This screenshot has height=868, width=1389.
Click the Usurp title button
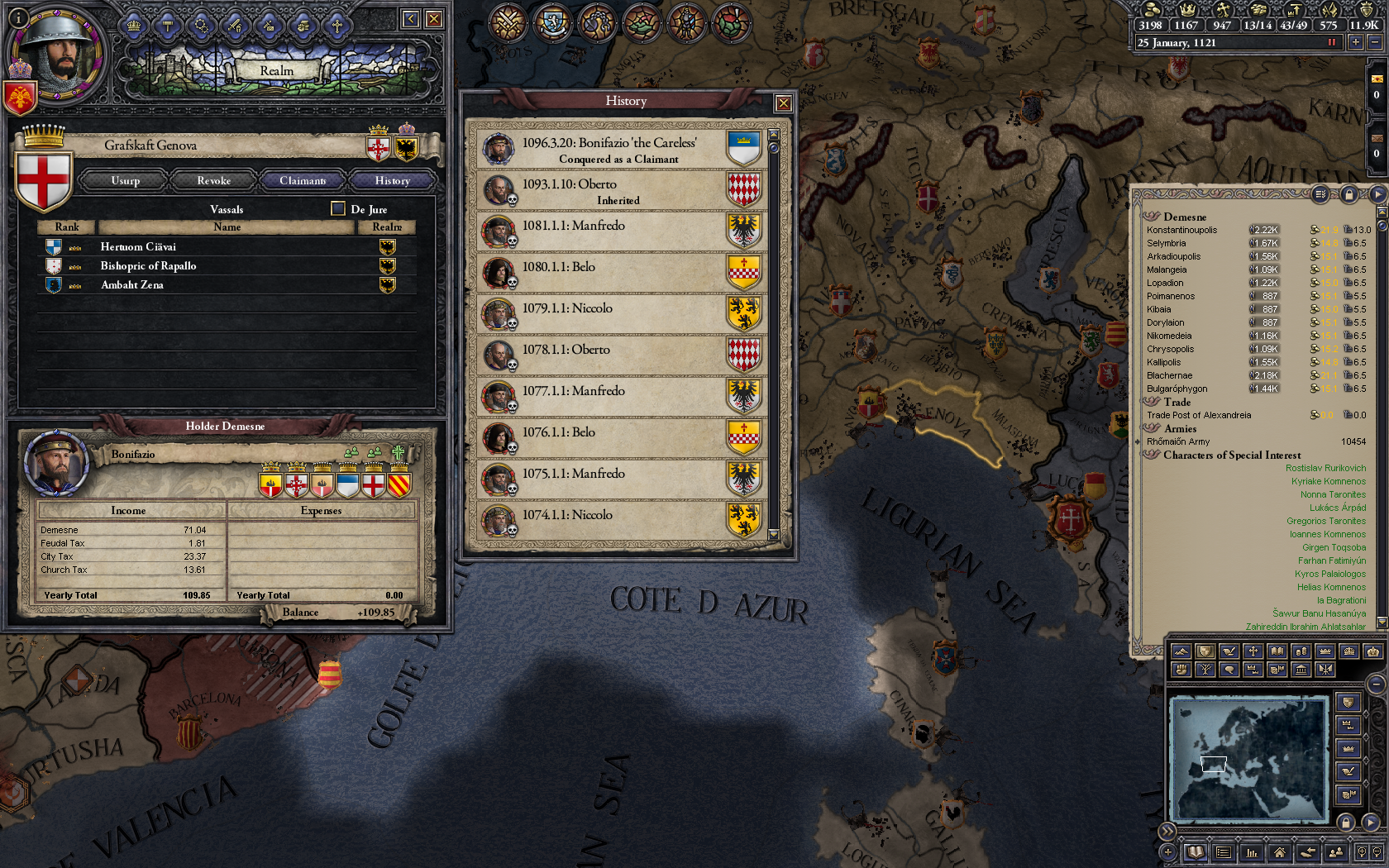click(x=126, y=180)
